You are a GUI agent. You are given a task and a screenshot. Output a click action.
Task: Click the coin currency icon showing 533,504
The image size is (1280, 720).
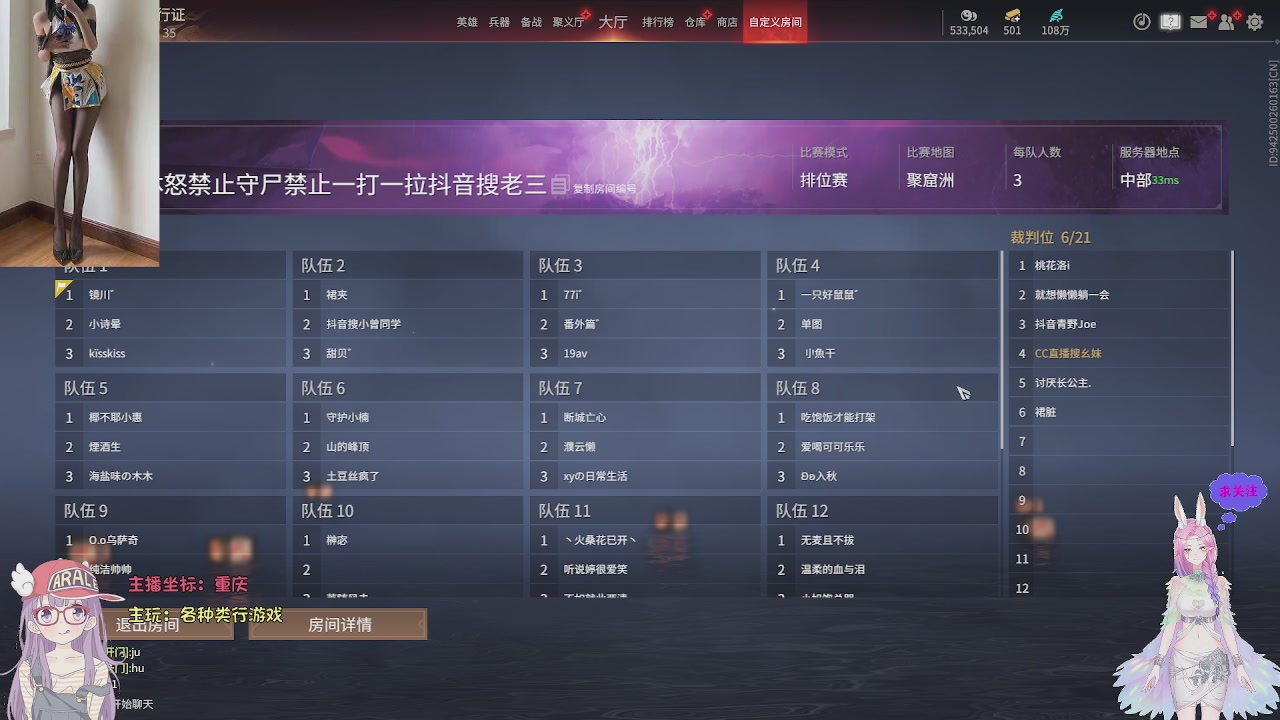point(967,17)
